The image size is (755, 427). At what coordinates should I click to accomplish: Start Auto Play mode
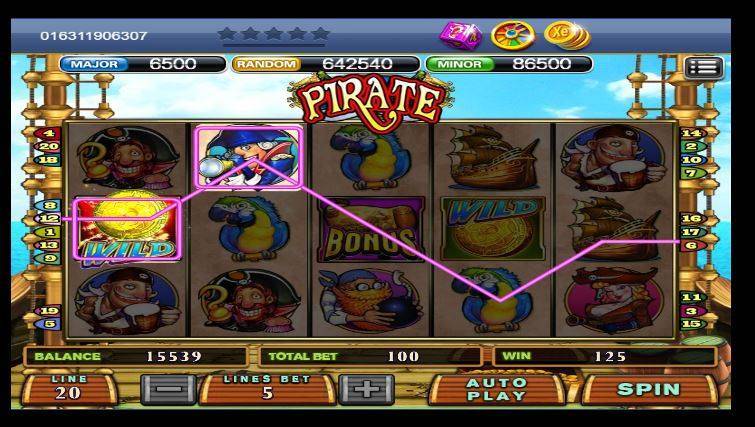[x=496, y=389]
